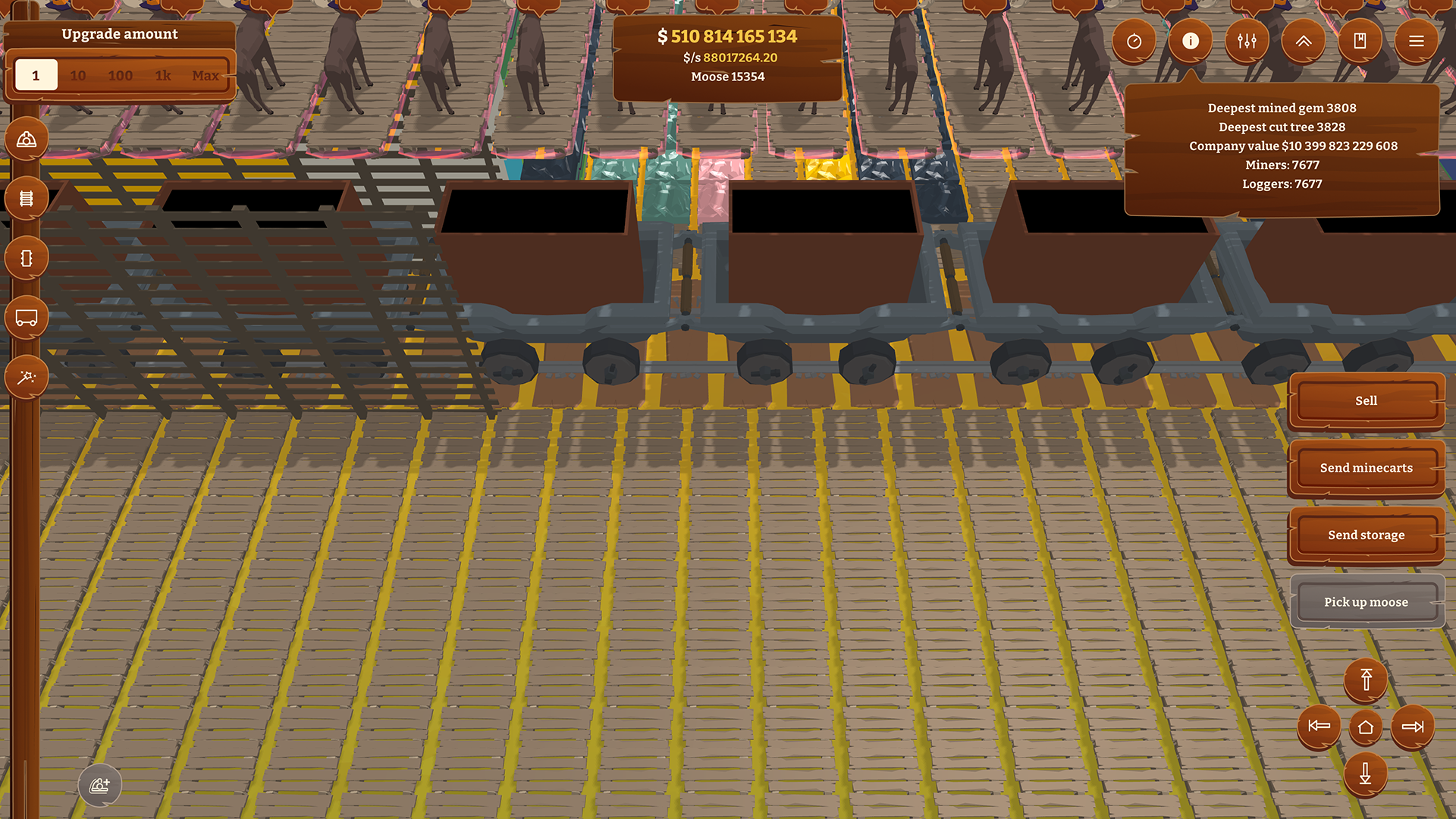Open the bookmark journal icon
Viewport: 1456px width, 819px height.
[1360, 41]
